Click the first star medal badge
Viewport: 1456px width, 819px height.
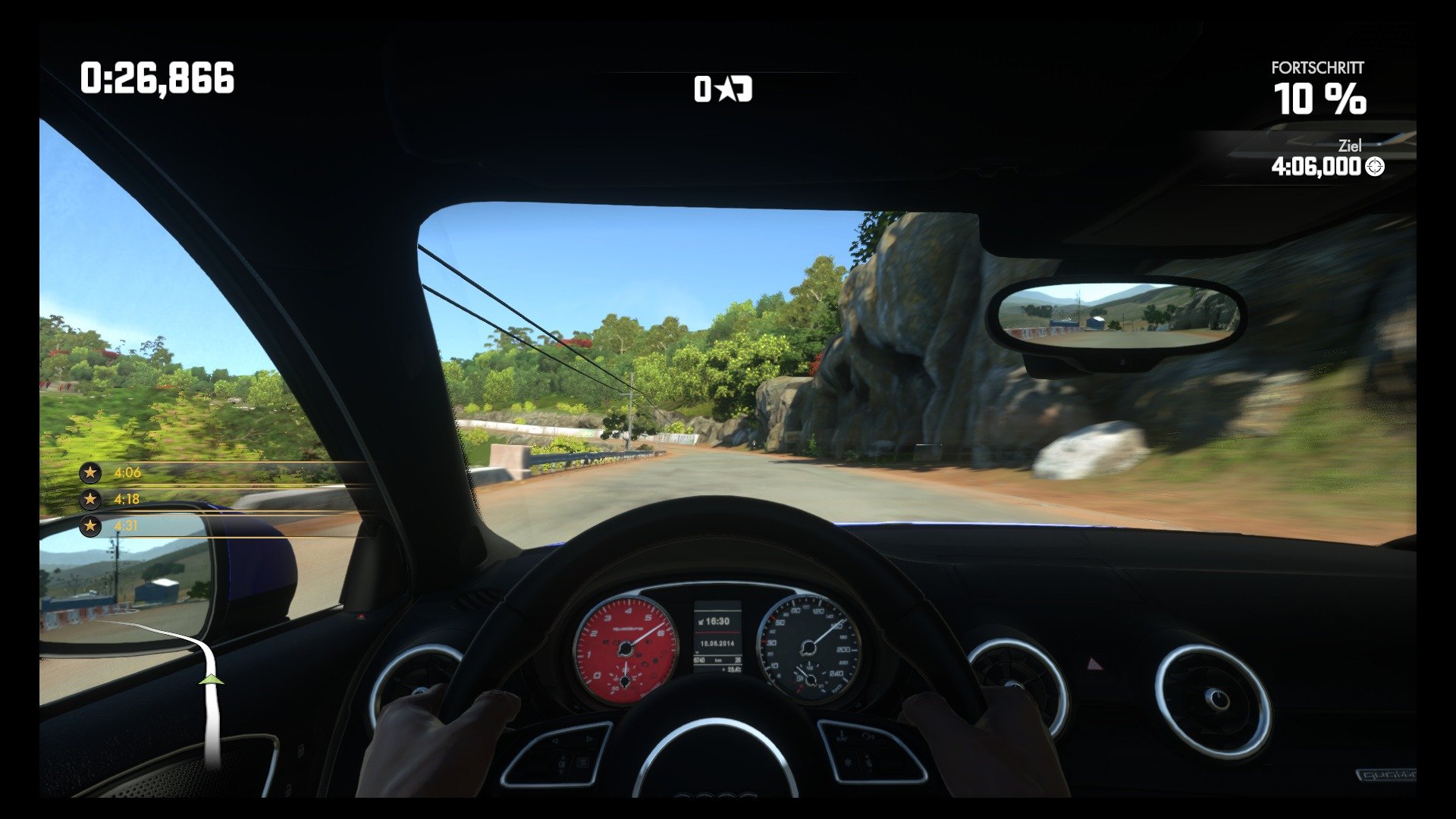click(89, 472)
